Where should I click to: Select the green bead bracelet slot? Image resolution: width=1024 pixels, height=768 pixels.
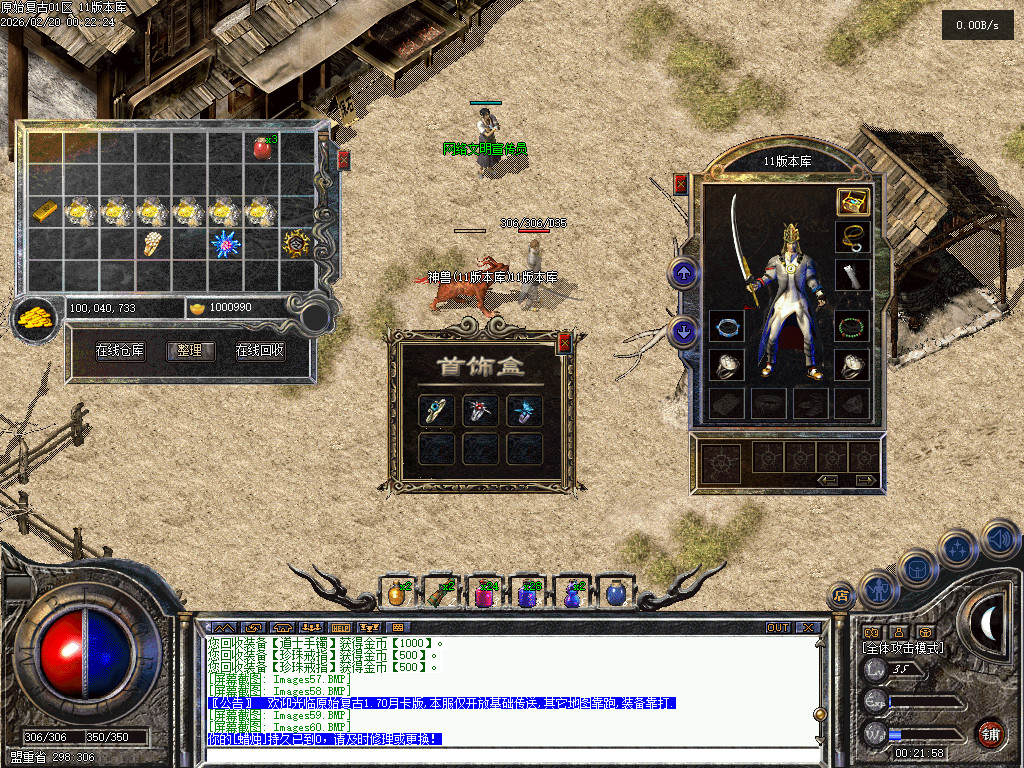pos(852,327)
